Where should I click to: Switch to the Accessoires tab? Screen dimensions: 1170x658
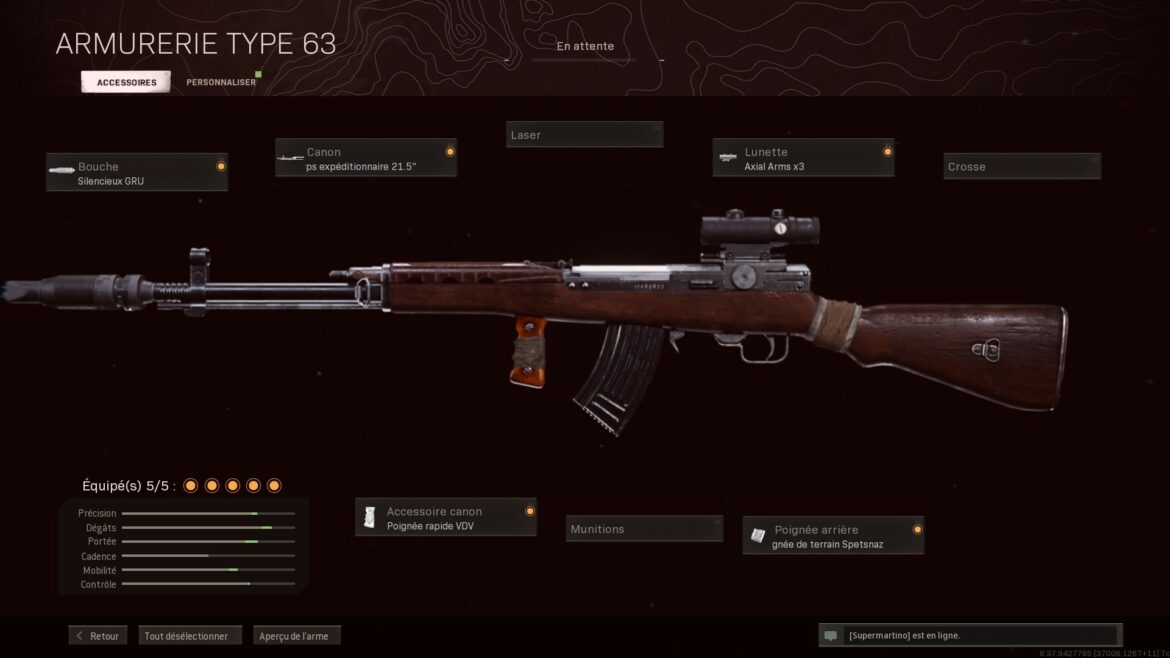coord(126,82)
